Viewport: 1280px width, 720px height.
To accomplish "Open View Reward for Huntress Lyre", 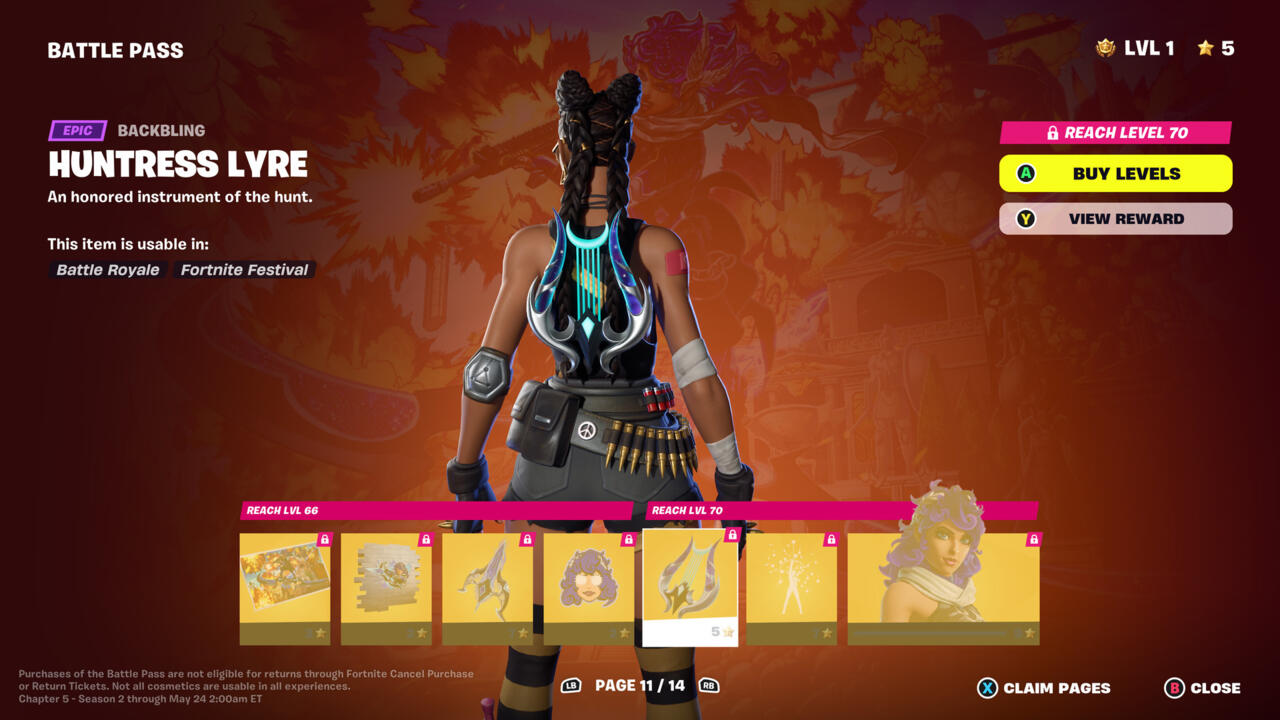I will click(1115, 219).
